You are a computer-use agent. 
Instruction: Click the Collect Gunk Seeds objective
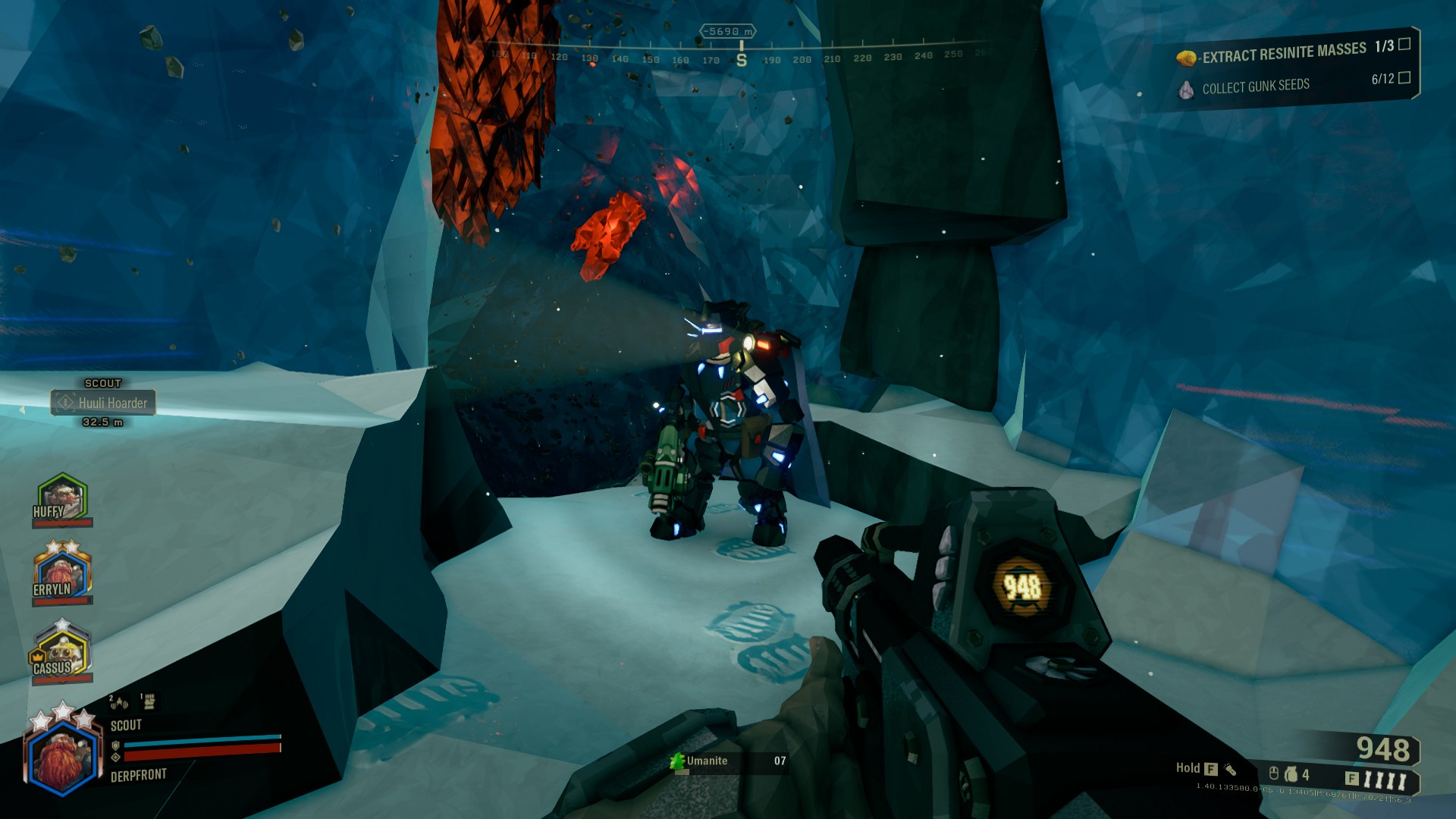coord(1255,86)
